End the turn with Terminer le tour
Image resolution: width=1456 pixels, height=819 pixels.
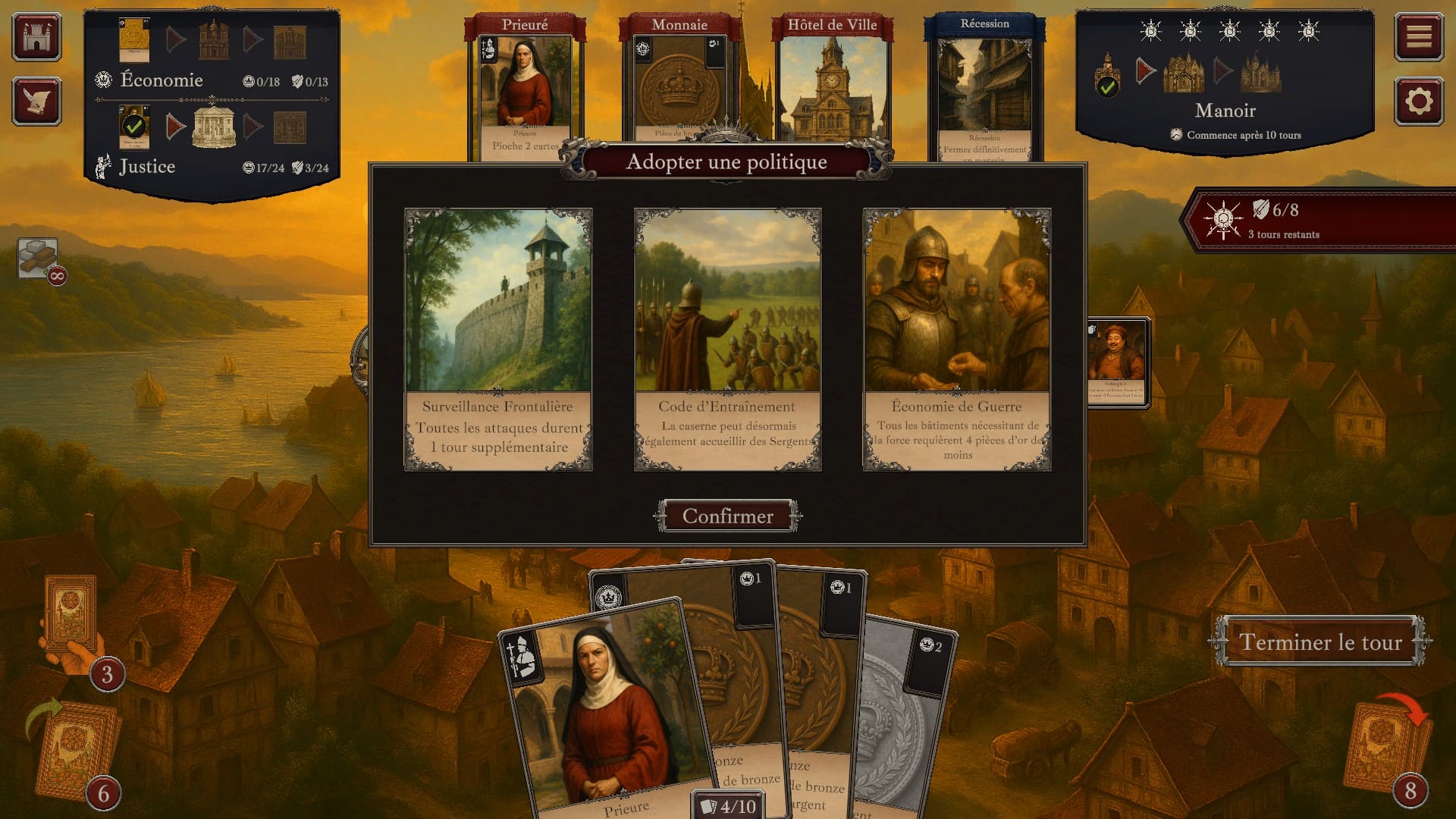1319,642
